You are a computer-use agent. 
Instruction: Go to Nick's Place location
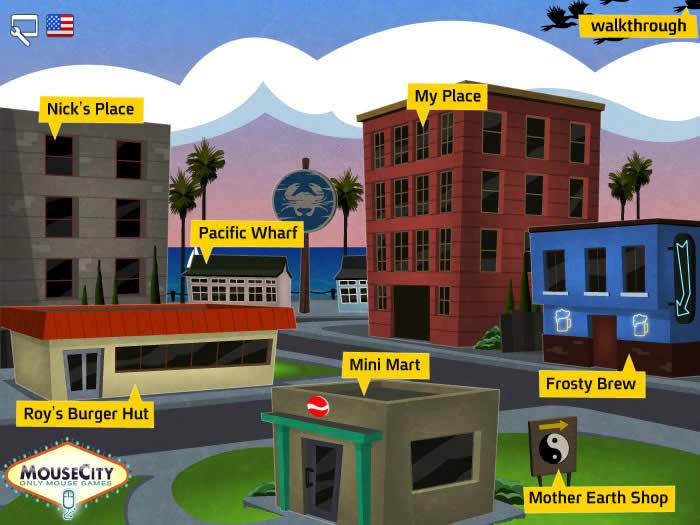click(x=90, y=109)
